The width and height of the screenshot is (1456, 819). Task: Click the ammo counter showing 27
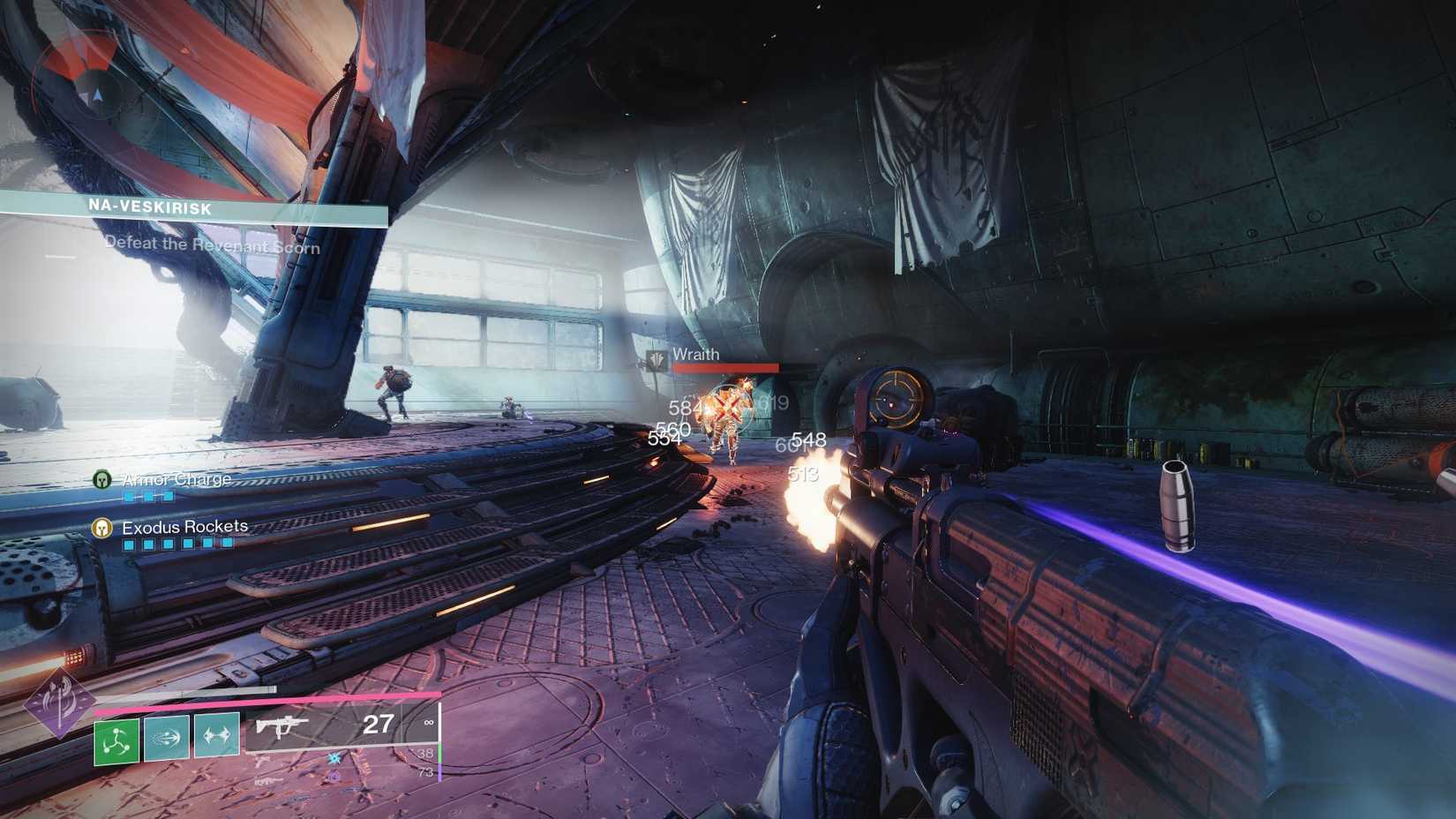pos(378,724)
